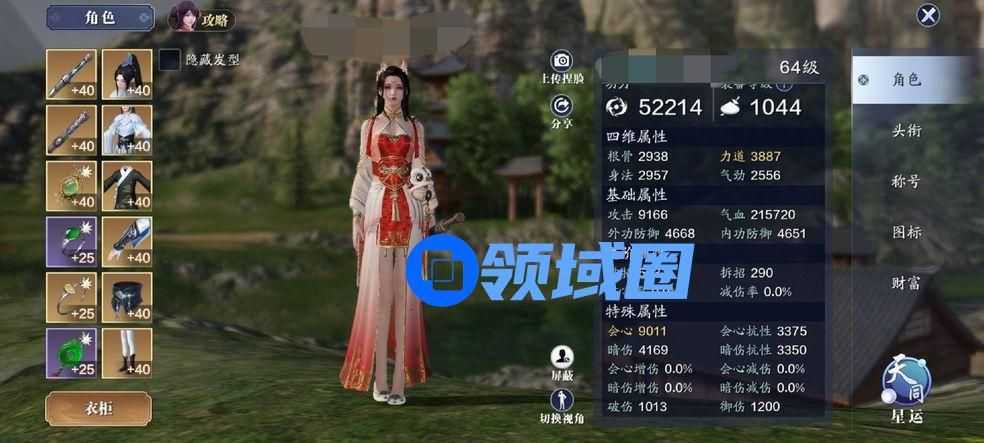Inspect the white robe outfit slot
The width and height of the screenshot is (984, 443).
(127, 130)
